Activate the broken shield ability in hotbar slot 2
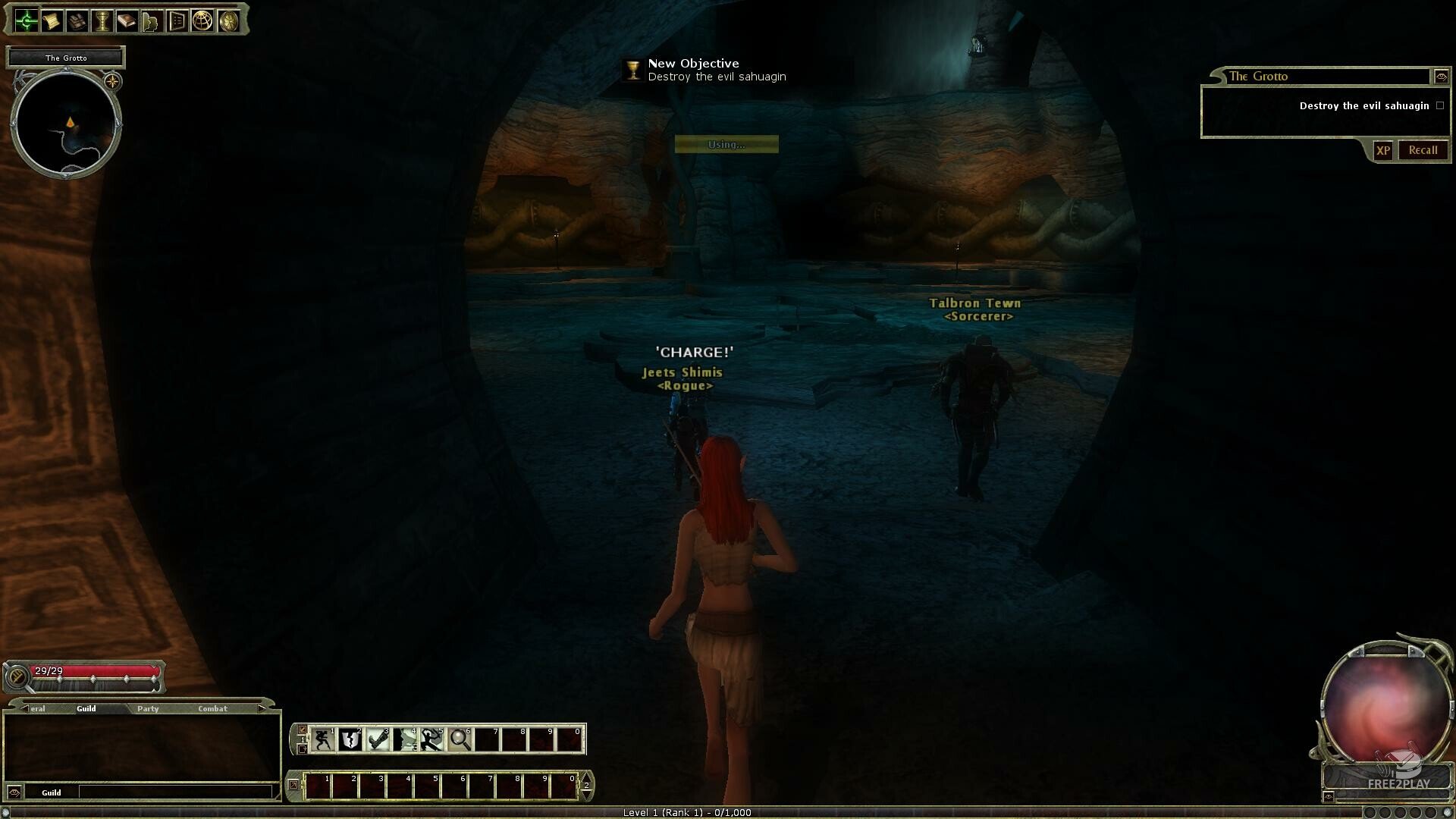The width and height of the screenshot is (1456, 819). 350,739
